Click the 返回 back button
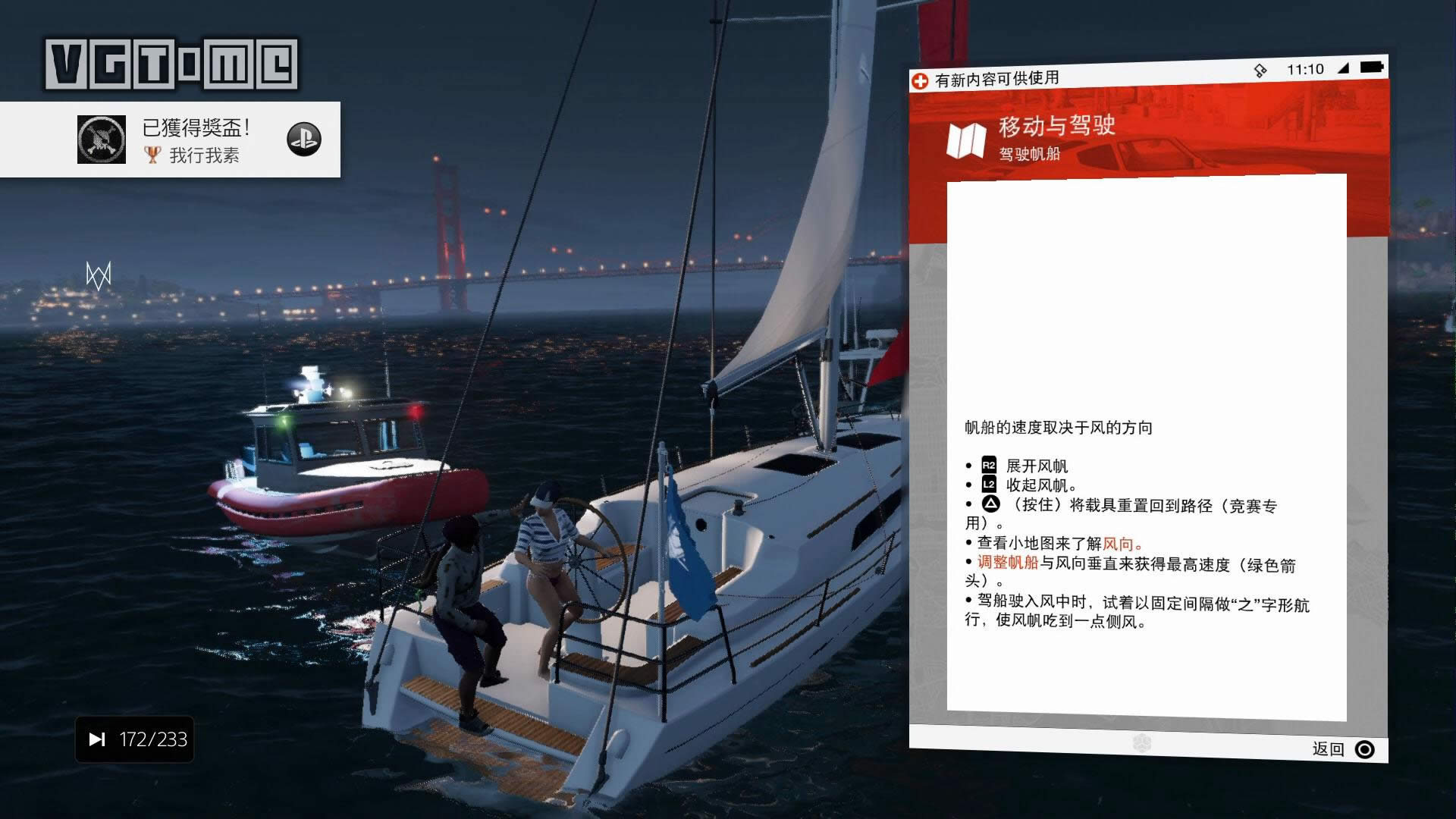Screen dimensions: 1456x819 (x=1343, y=749)
